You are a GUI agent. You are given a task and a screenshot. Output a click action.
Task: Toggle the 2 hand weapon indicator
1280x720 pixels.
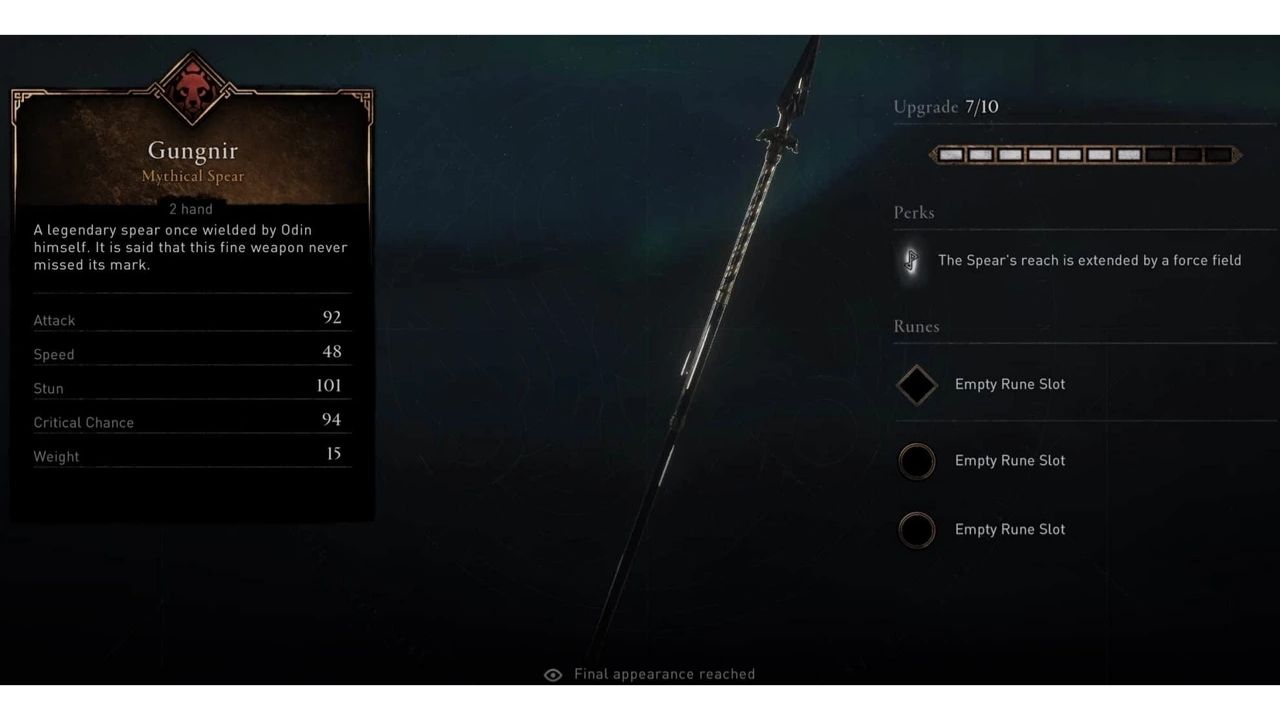click(191, 209)
